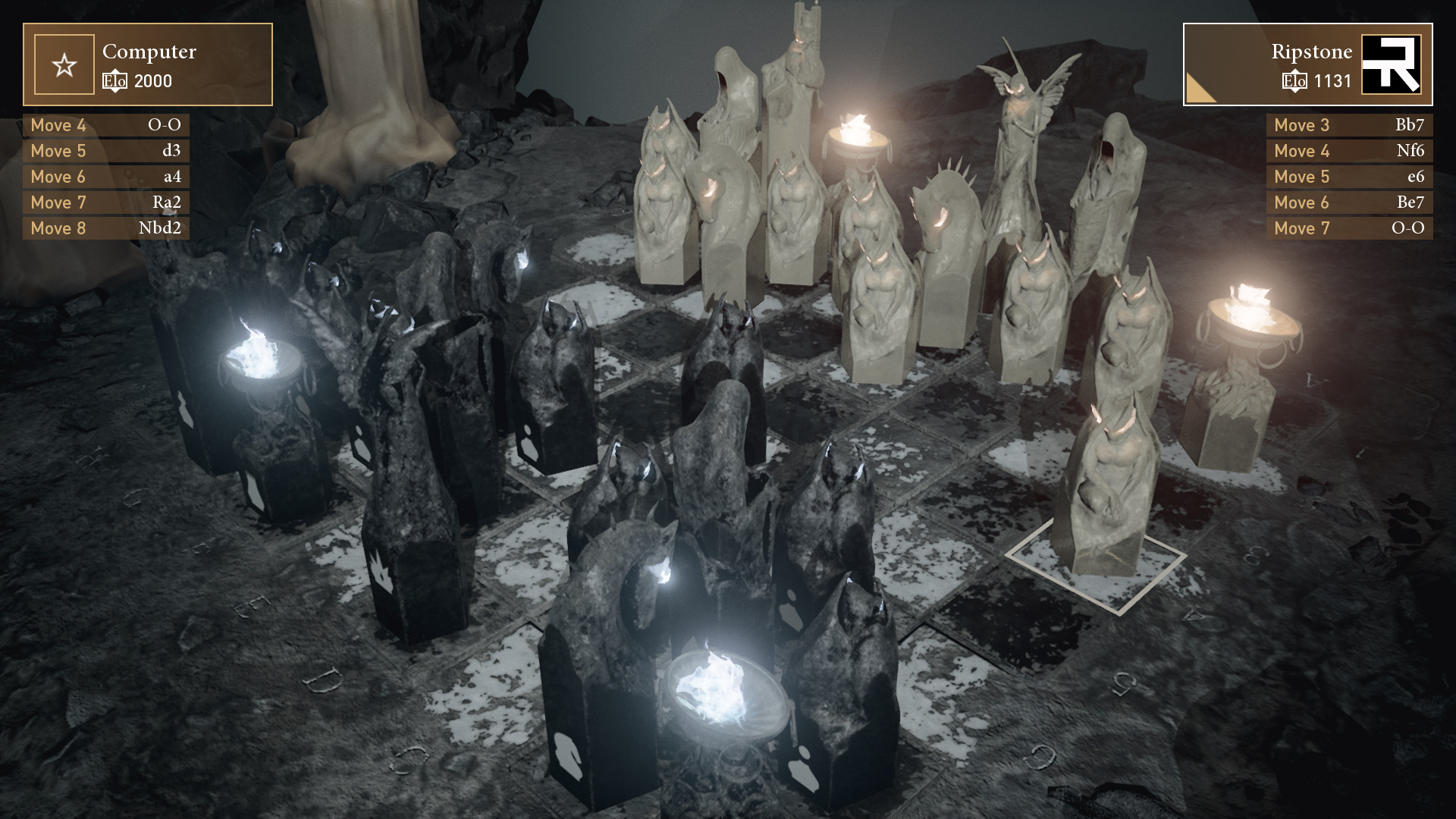Click the Move 3 Bb7 entry
This screenshot has height=819, width=1456.
pos(1349,125)
